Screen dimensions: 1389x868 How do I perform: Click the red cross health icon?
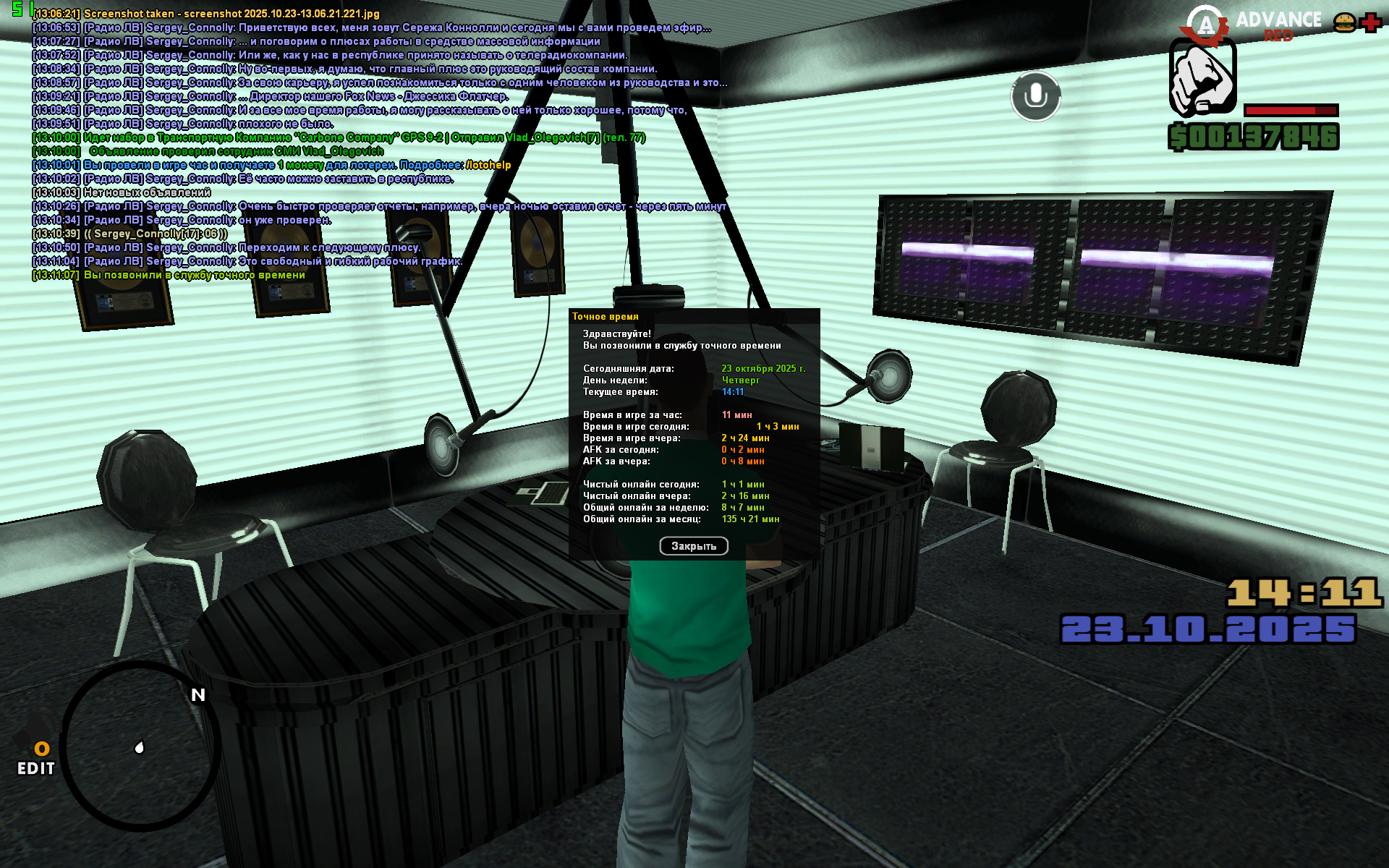[1370, 22]
